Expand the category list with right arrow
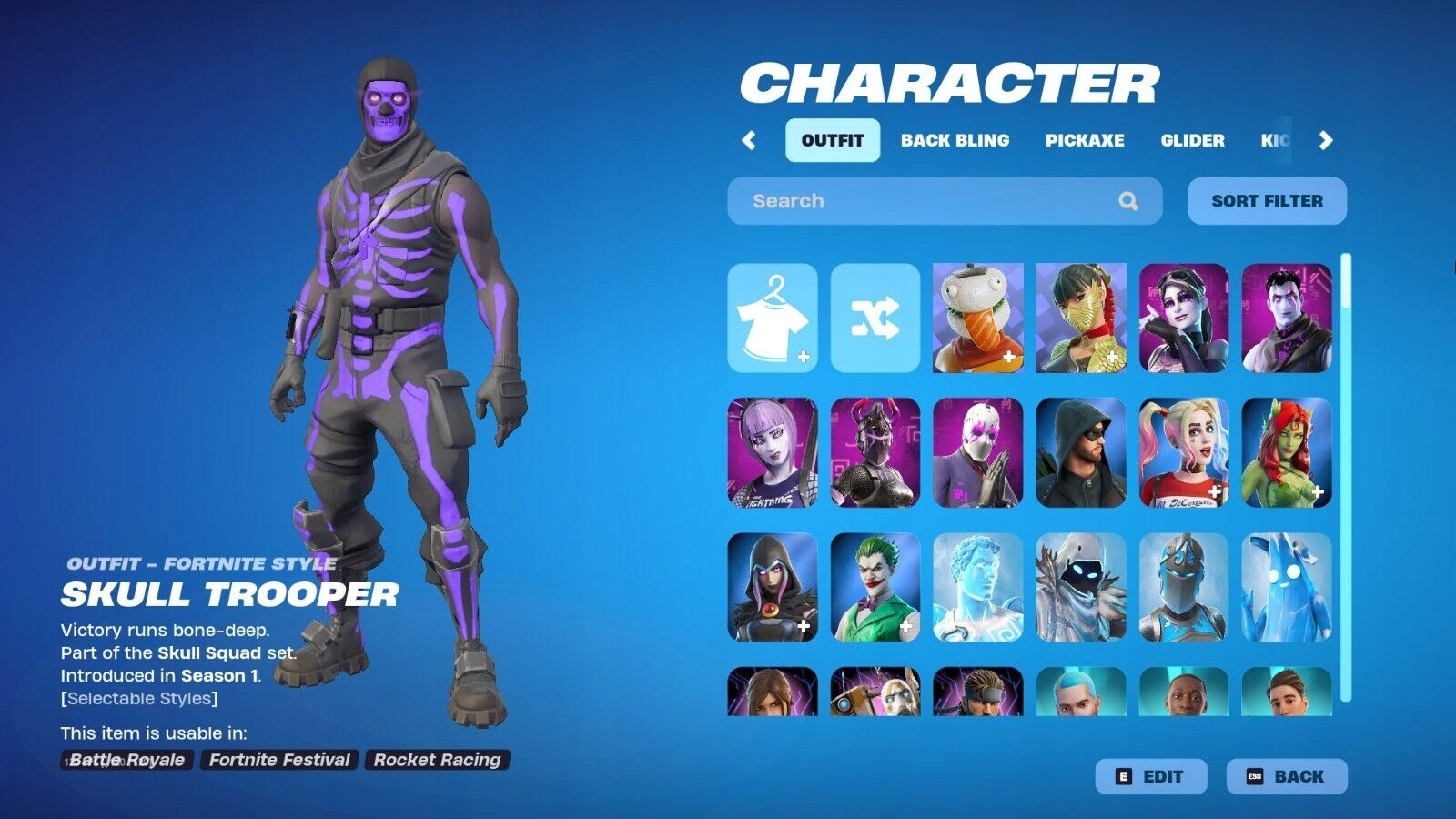Viewport: 1456px width, 819px height. point(1327,140)
